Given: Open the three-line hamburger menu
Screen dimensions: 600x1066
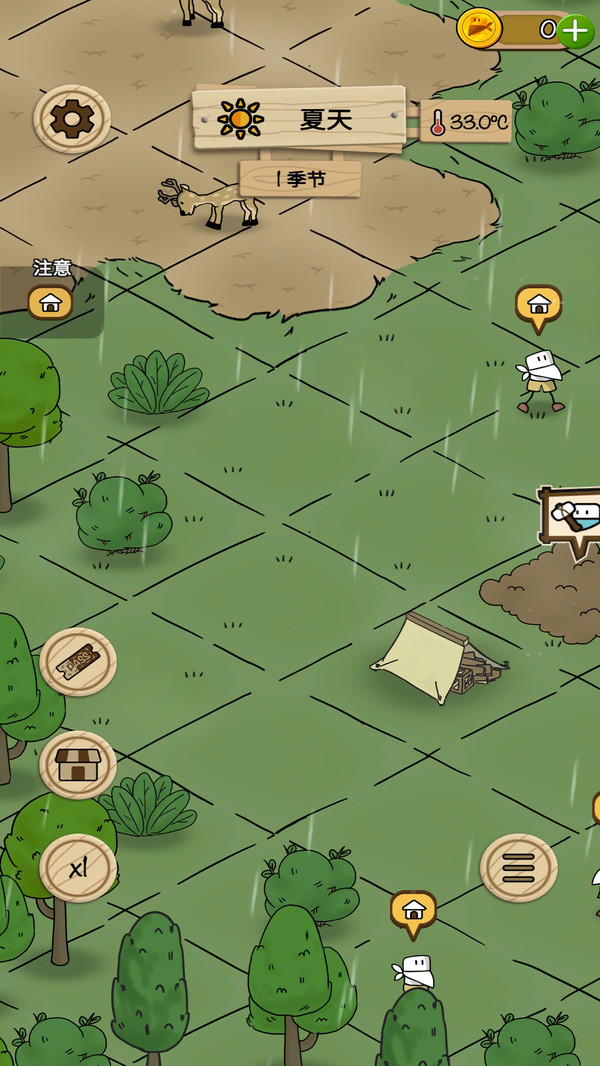Looking at the screenshot, I should 518,868.
